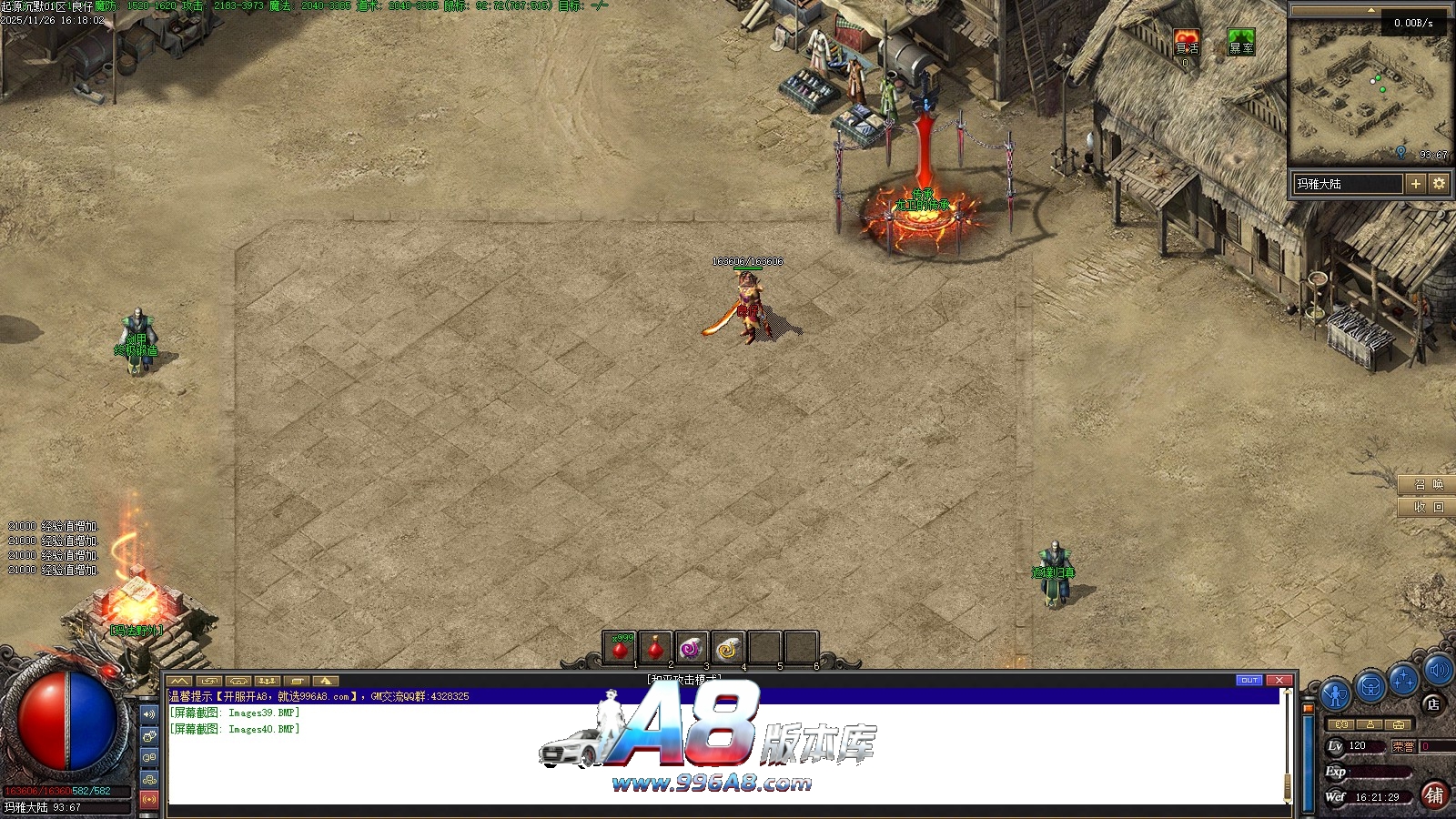Viewport: 1456px width, 819px height.
Task: Click the blue OUT button on the chat bar
Action: [x=1249, y=680]
